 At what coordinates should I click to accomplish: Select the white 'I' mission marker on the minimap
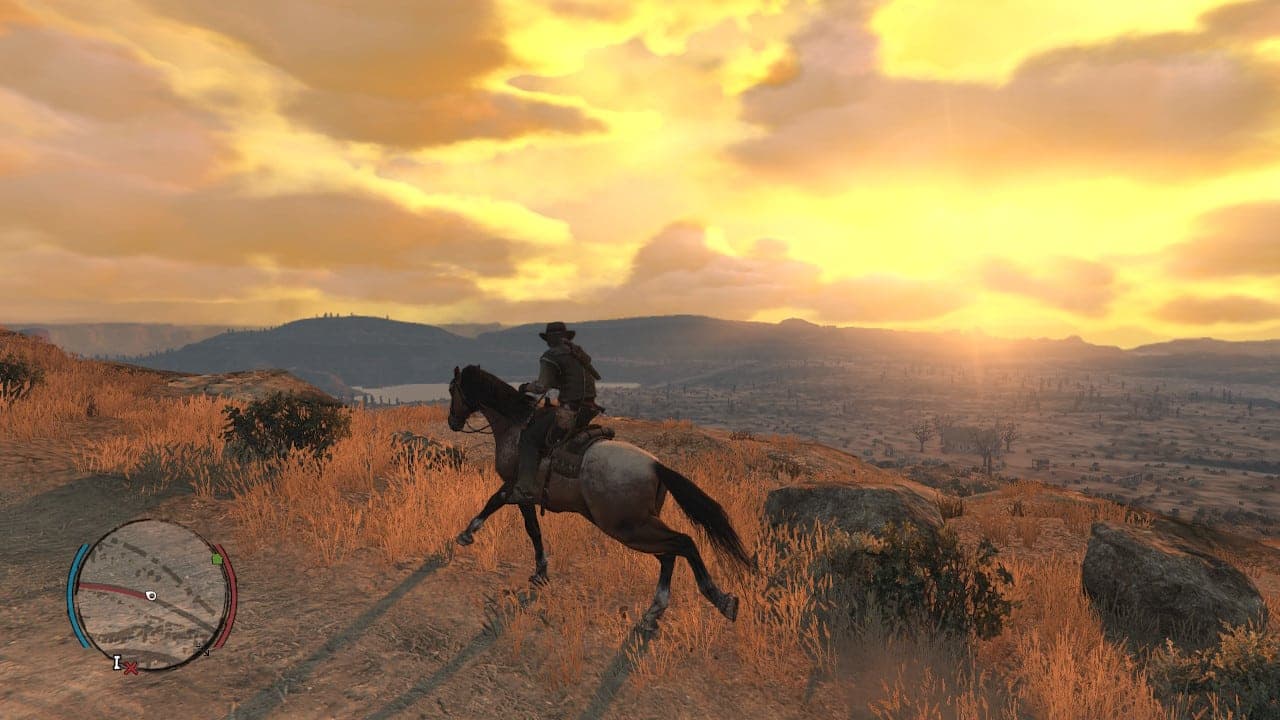(x=117, y=662)
